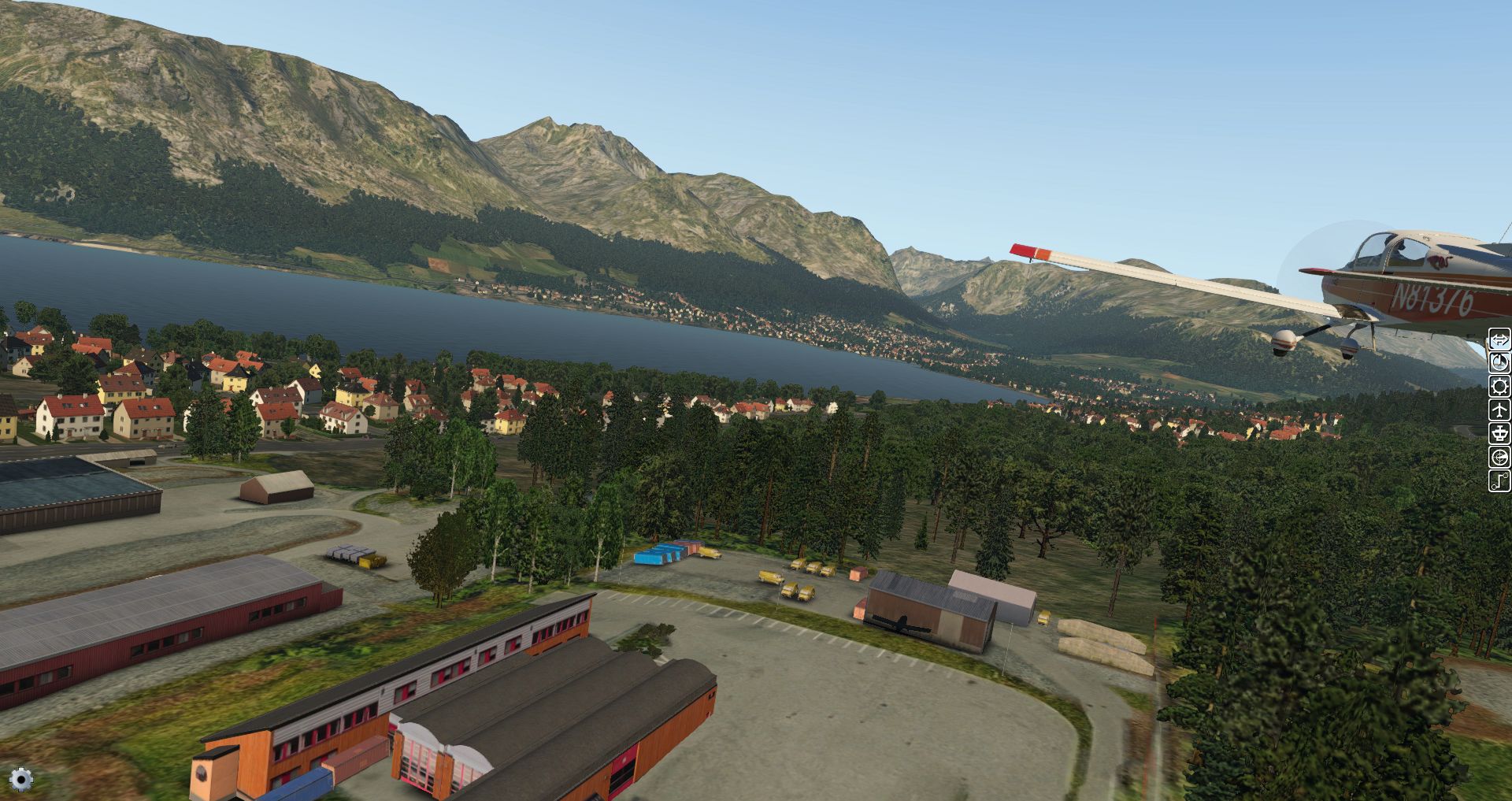Open the route path icon with connected nodes

point(1499,480)
